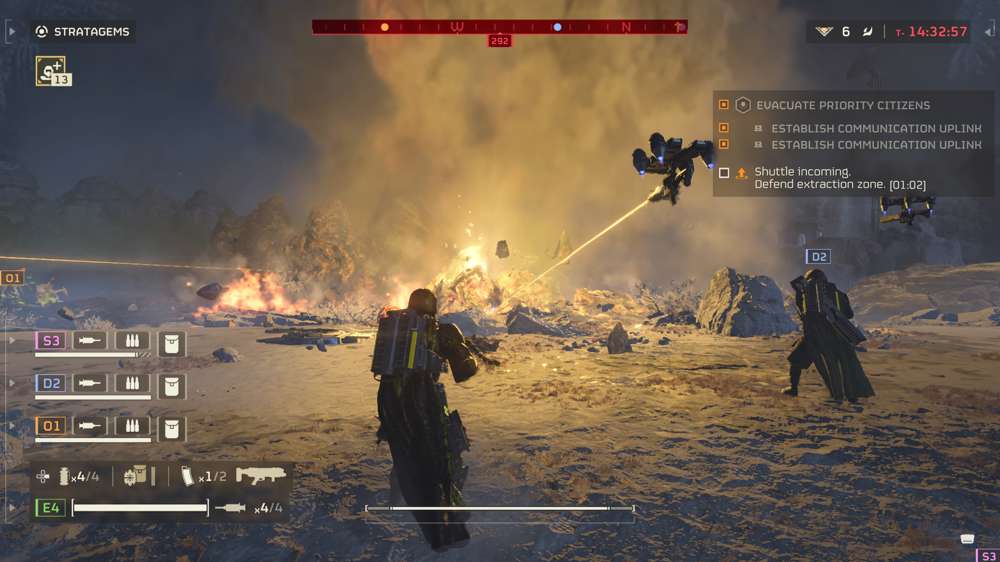Click the S3 teammate's backpack icon
The image size is (1000, 562).
[172, 343]
